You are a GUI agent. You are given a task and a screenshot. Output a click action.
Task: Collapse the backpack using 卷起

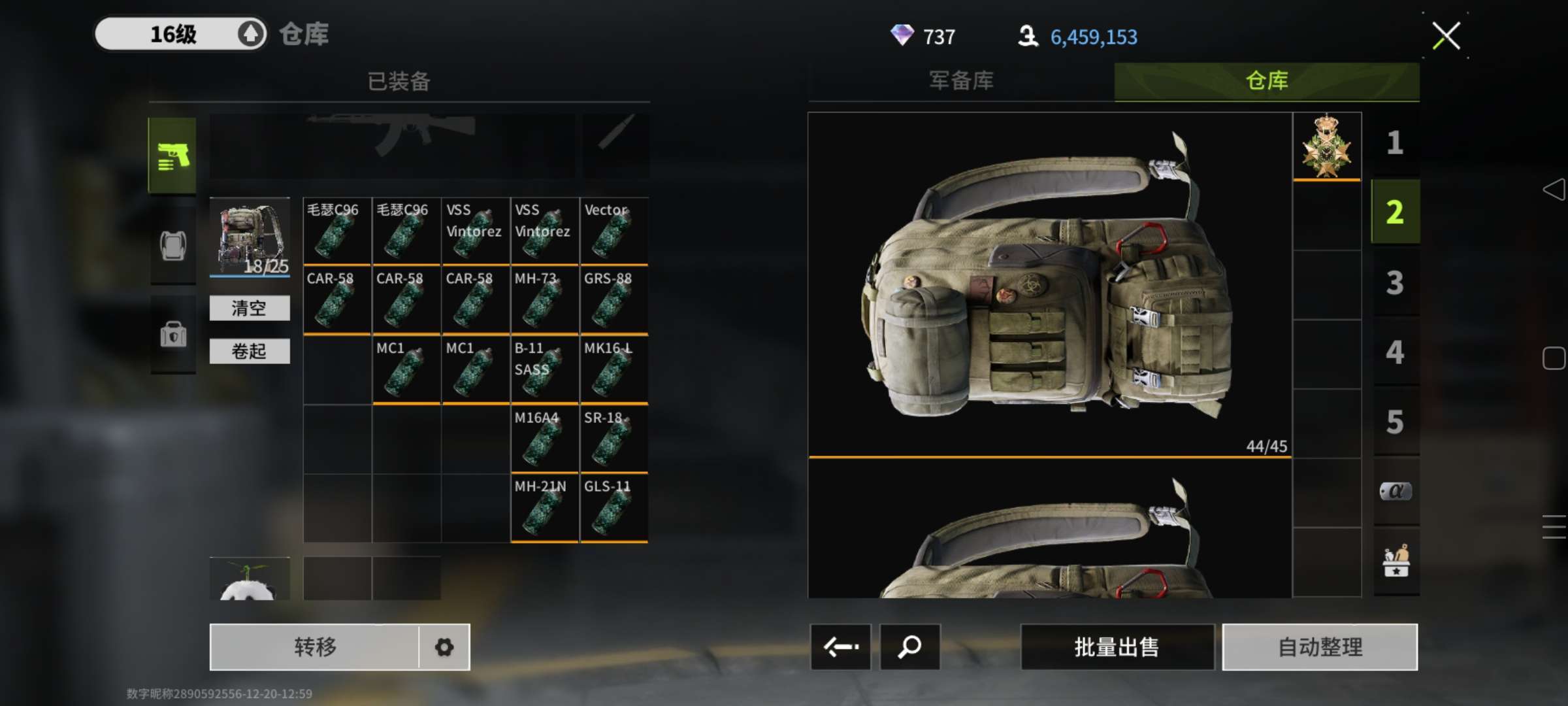pos(249,351)
